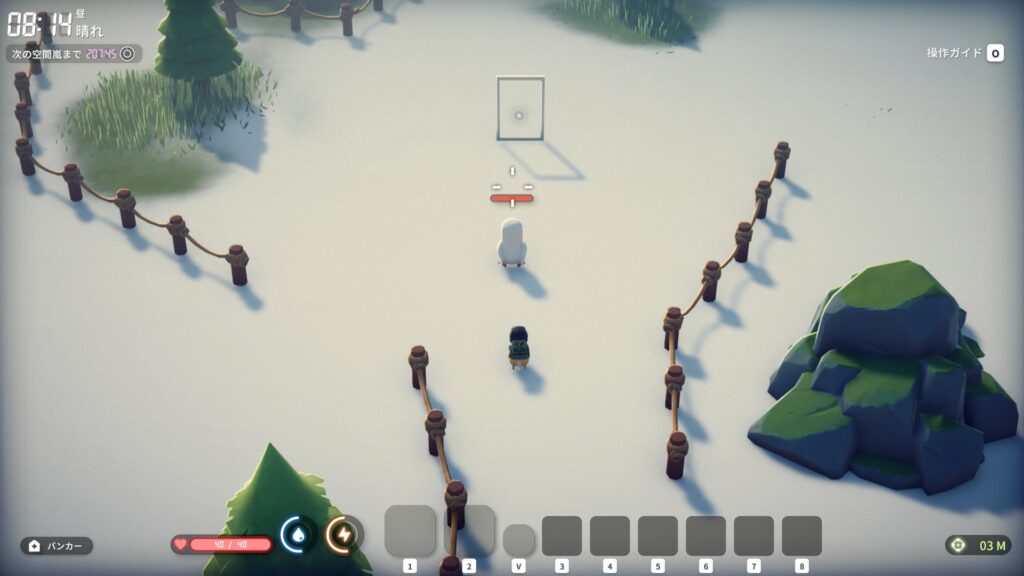Select hotbar slot number 8

[x=802, y=536]
